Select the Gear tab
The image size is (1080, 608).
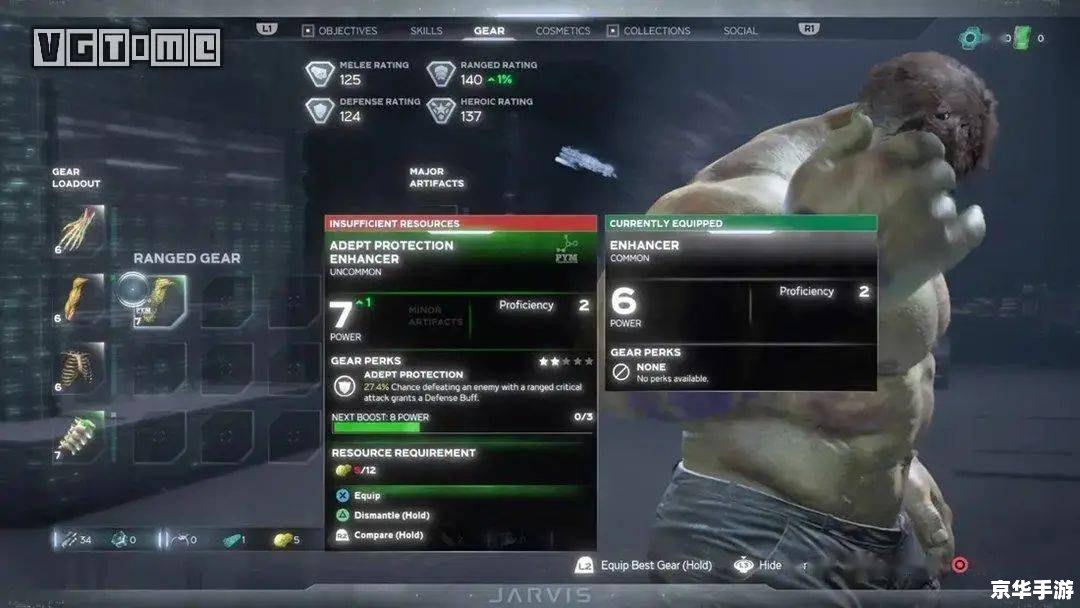coord(489,31)
